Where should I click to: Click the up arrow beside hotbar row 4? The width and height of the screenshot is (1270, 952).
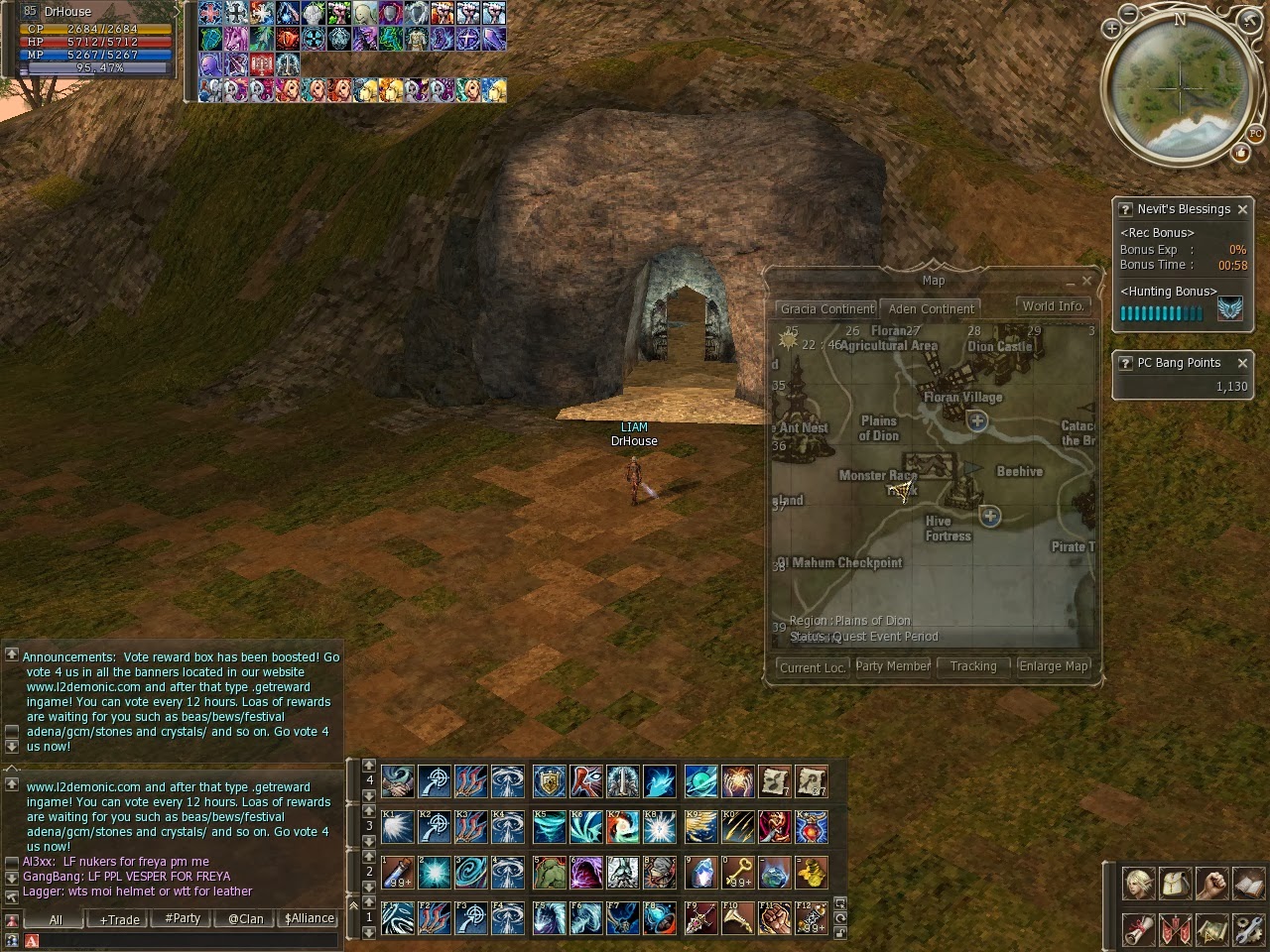click(367, 768)
